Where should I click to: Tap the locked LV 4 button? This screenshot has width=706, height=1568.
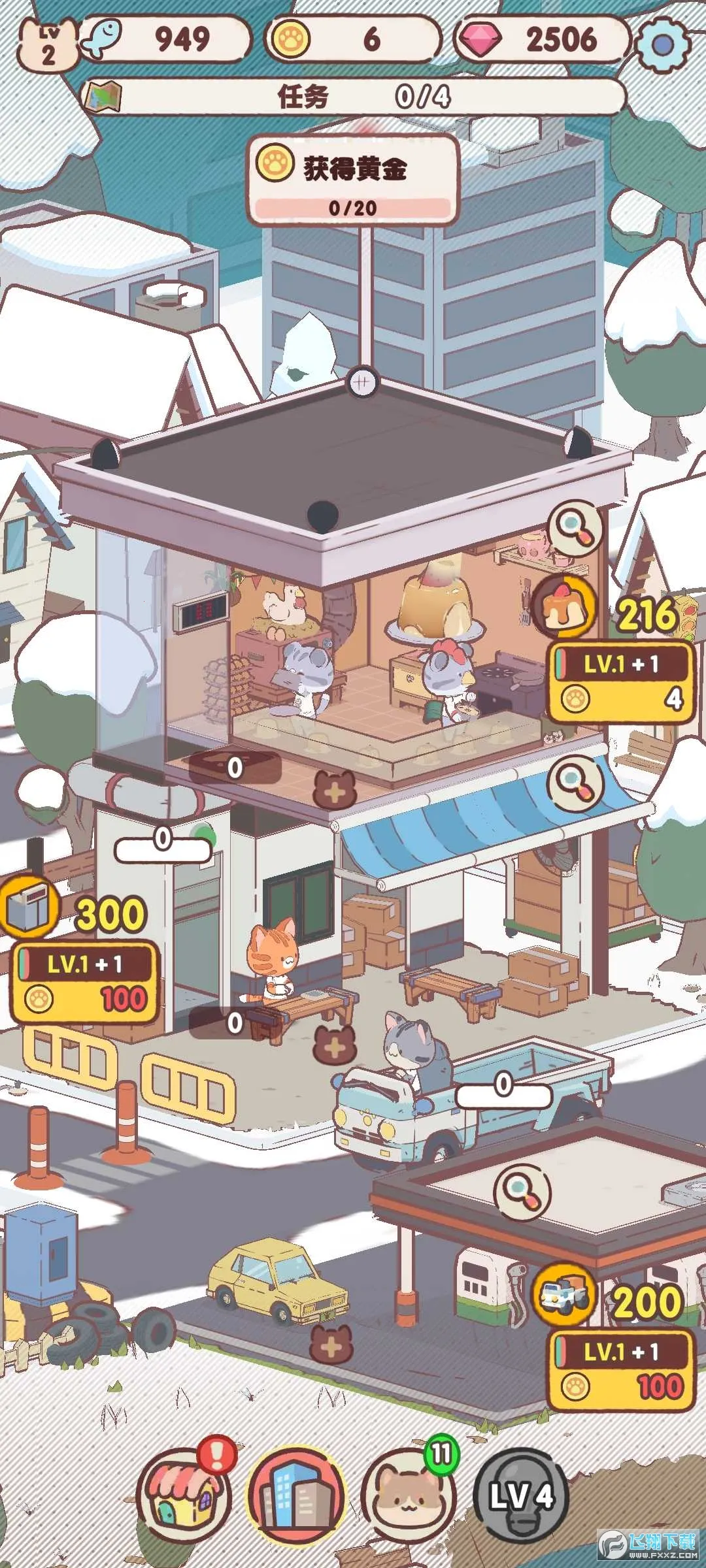pos(521,1495)
